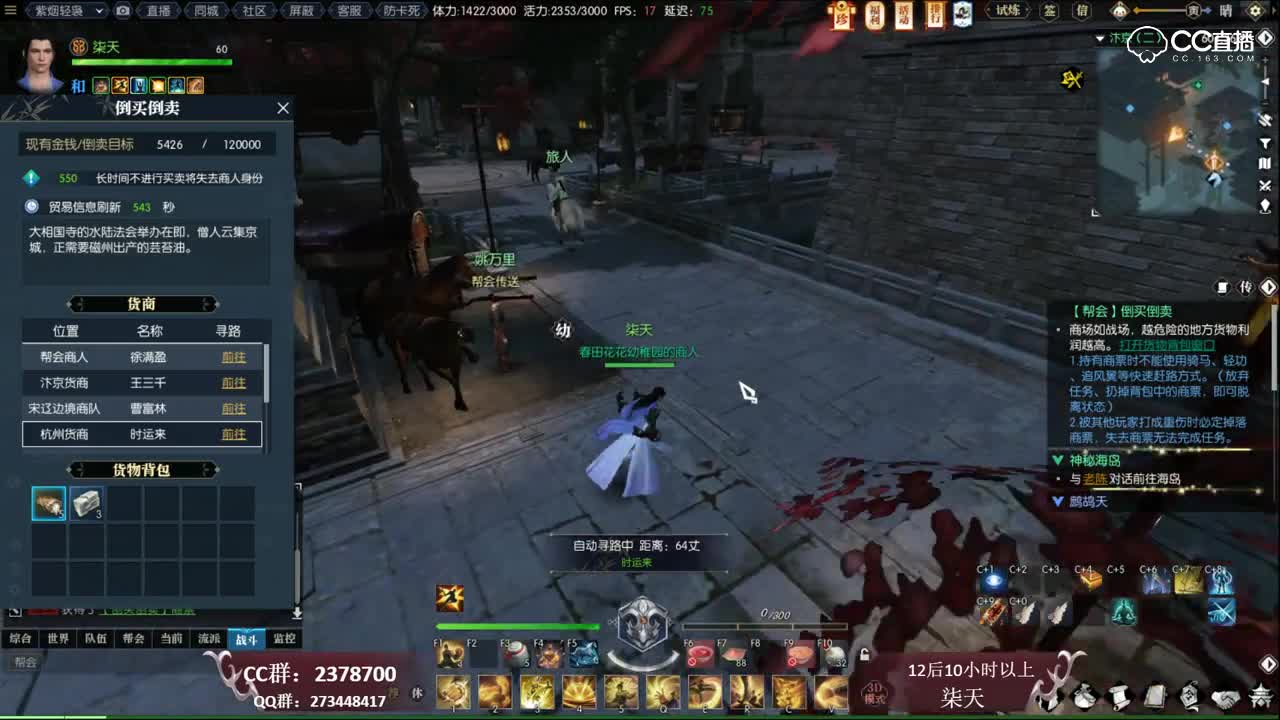The height and width of the screenshot is (720, 1280).
Task: Click the handshake trade icon at bottom right
Action: click(1226, 696)
